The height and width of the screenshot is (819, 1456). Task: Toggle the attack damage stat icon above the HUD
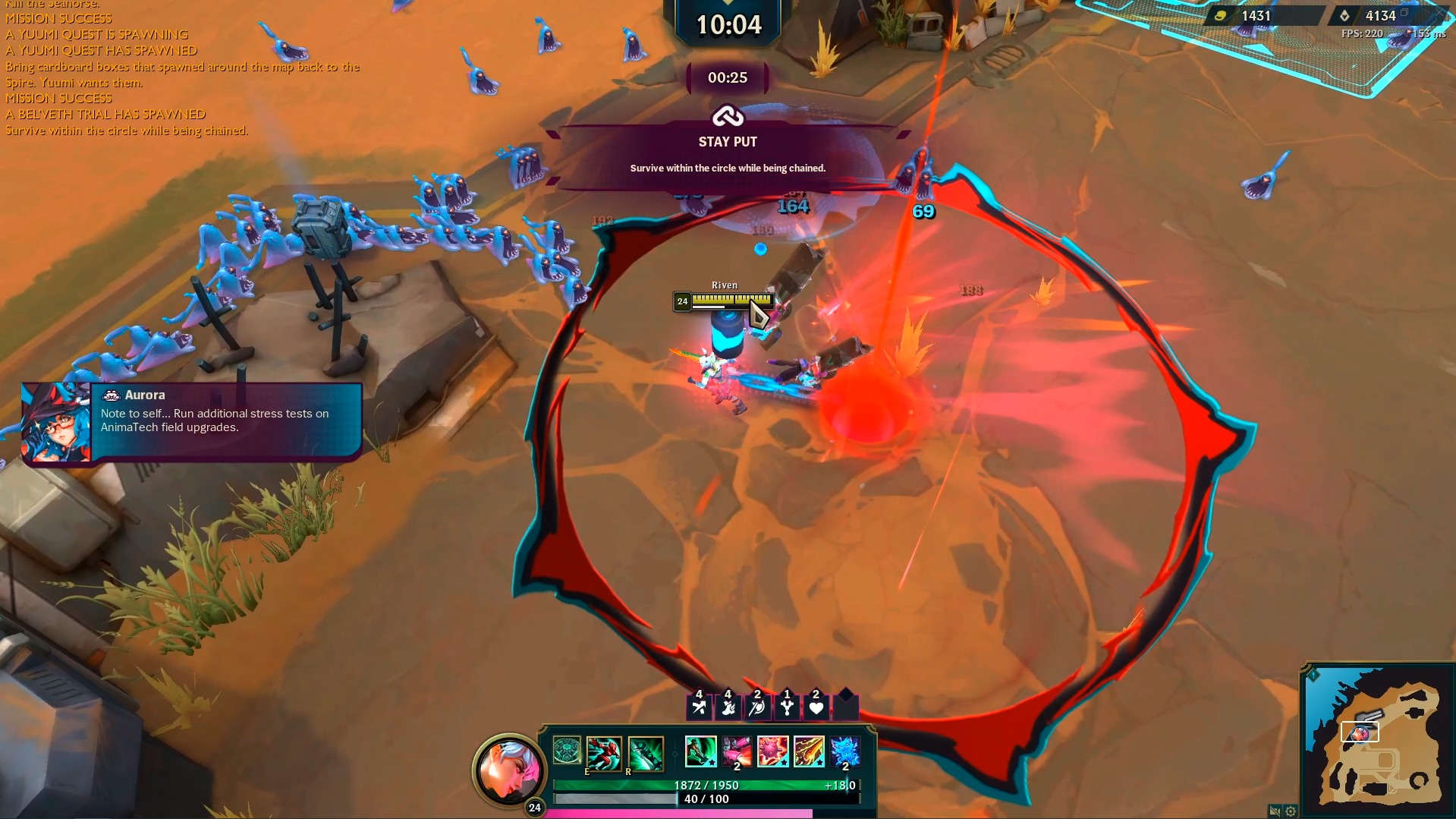(698, 707)
